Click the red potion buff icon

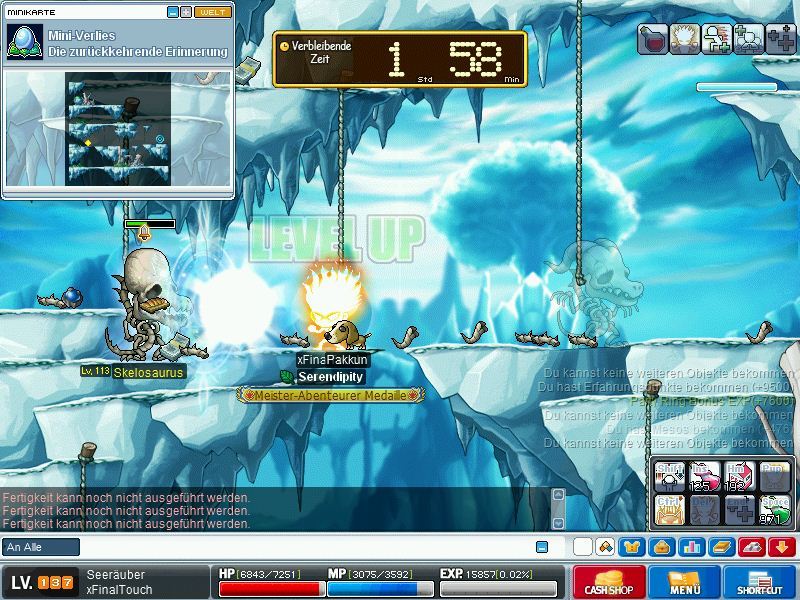click(x=653, y=39)
